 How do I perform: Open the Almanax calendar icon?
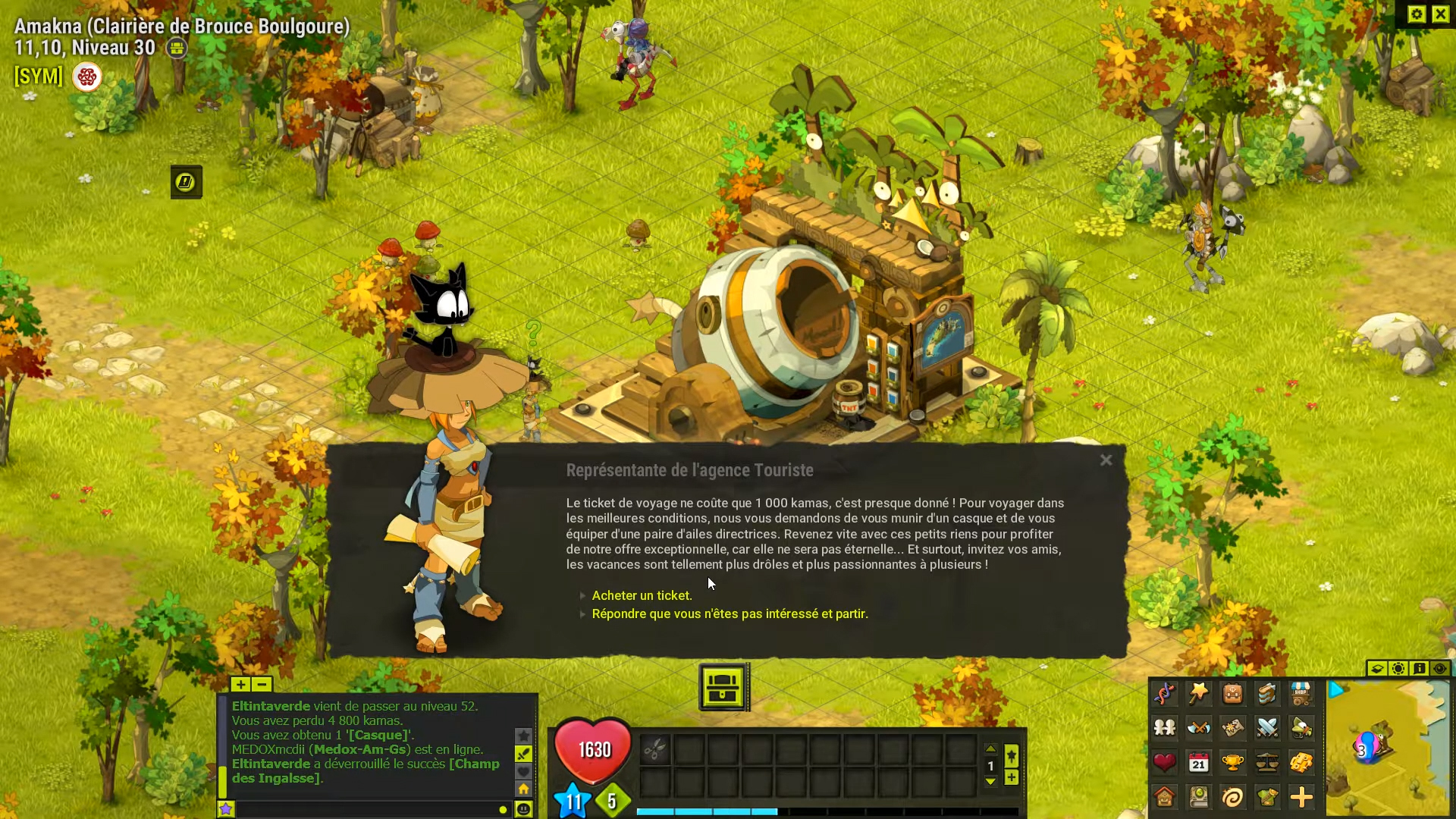[1200, 764]
